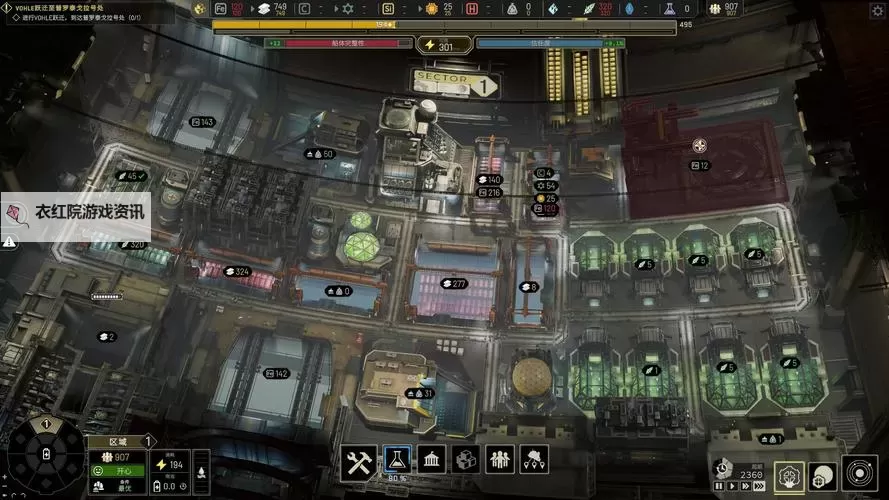Open the map pins location menu

click(x=535, y=460)
